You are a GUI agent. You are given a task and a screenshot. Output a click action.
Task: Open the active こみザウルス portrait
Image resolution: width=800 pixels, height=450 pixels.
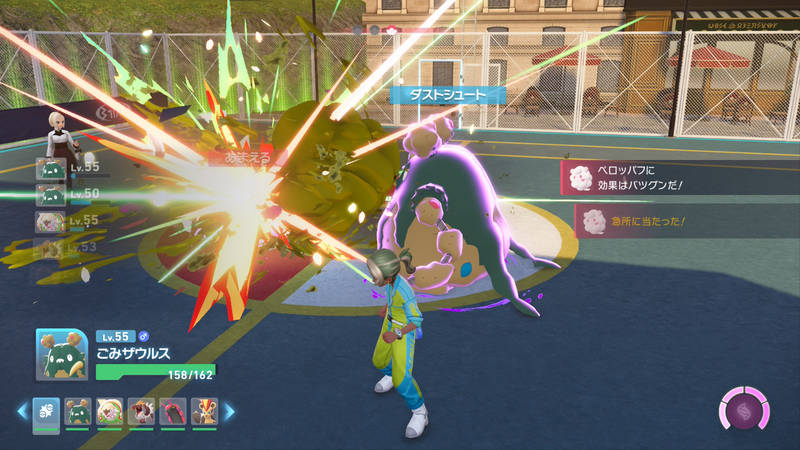[x=62, y=354]
